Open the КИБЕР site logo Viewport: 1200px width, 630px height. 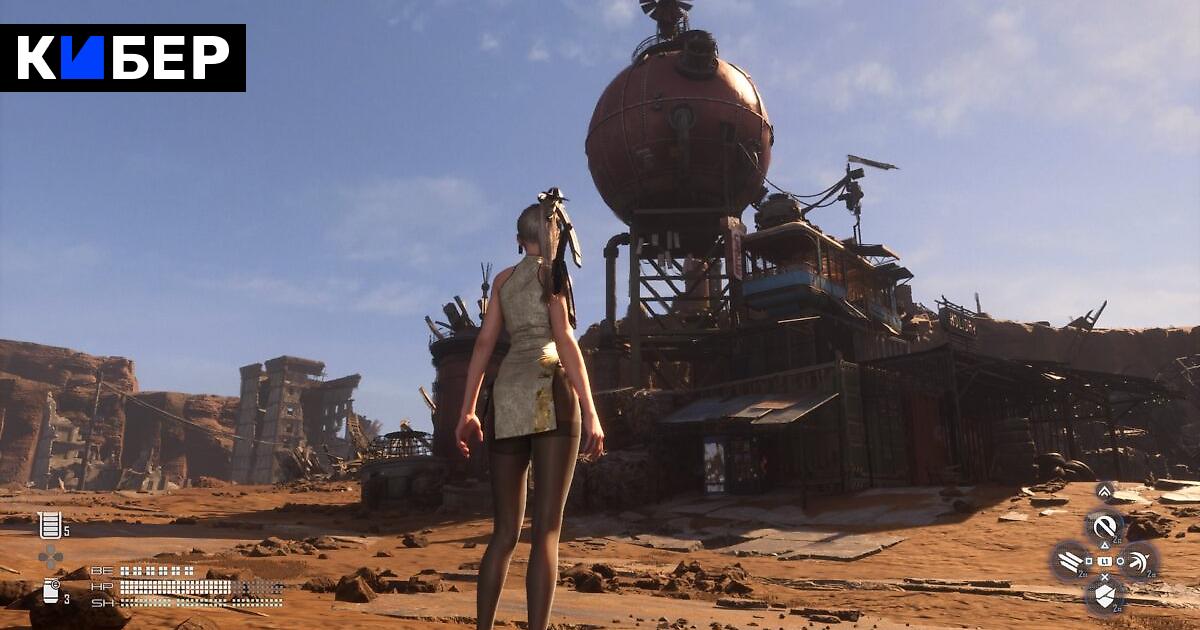pyautogui.click(x=123, y=58)
